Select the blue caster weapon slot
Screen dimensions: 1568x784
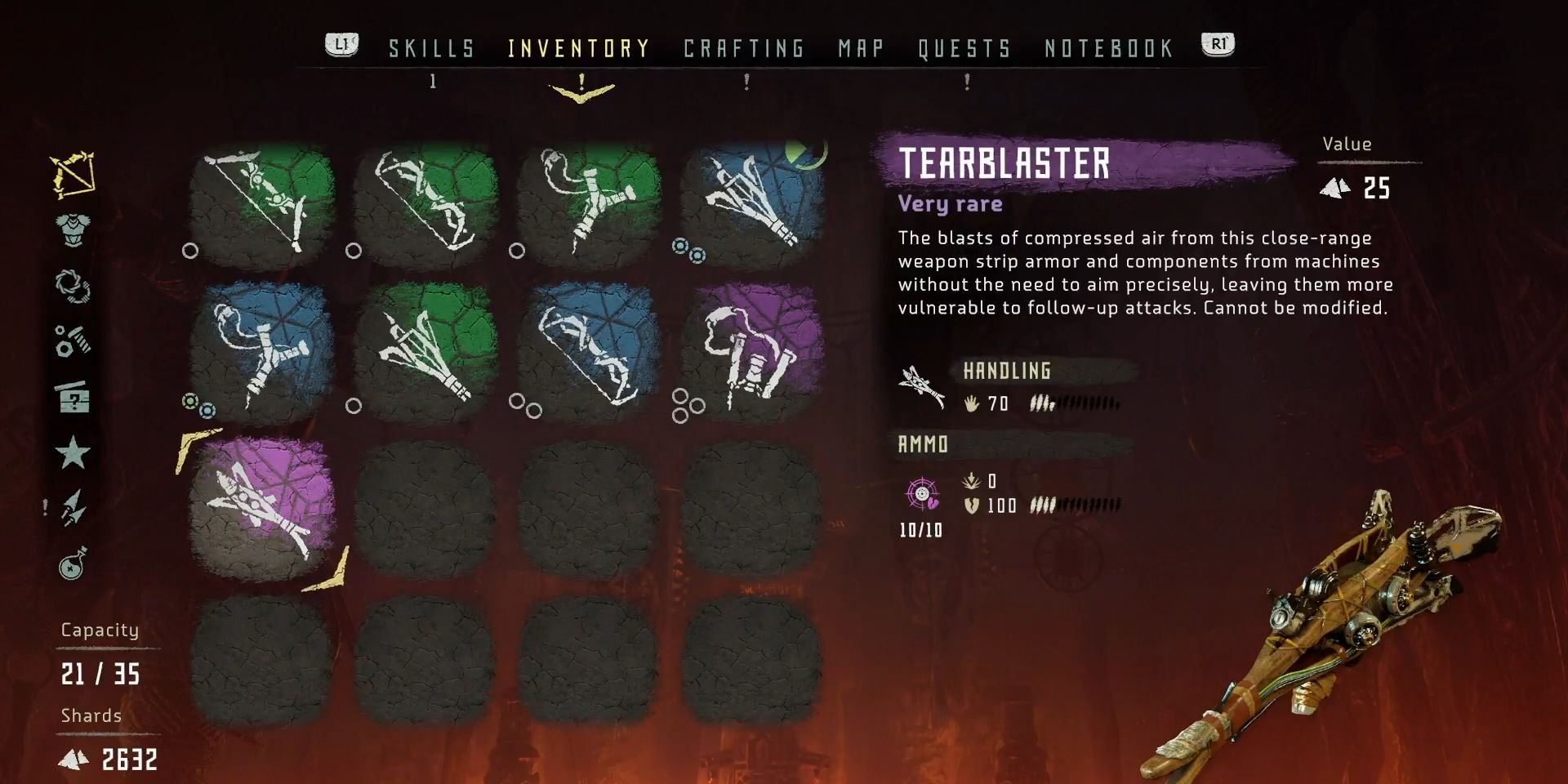[x=751, y=202]
